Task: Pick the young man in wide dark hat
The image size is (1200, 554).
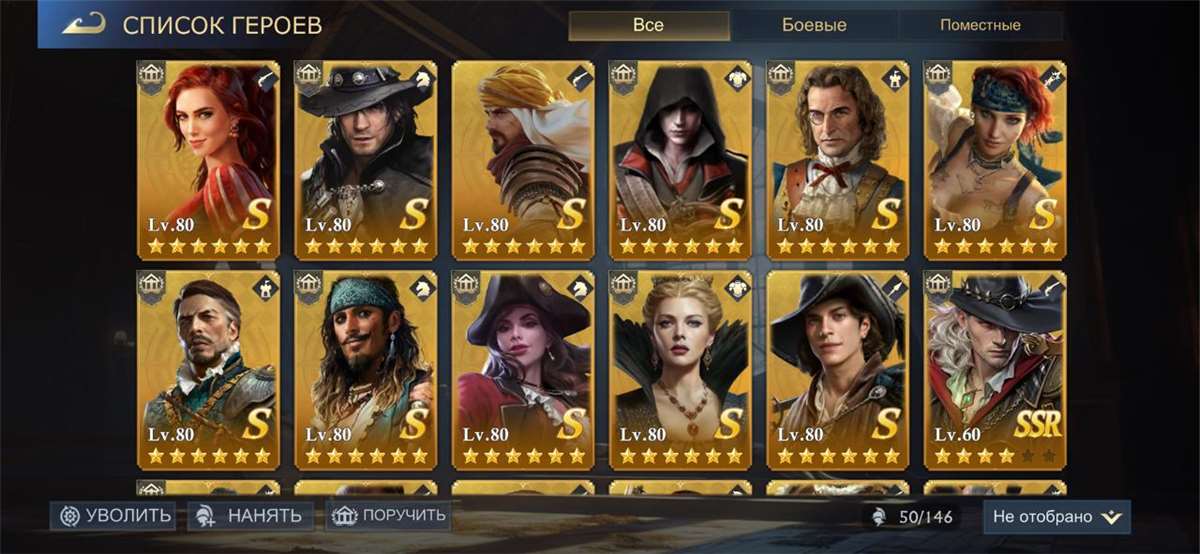Action: click(x=838, y=370)
